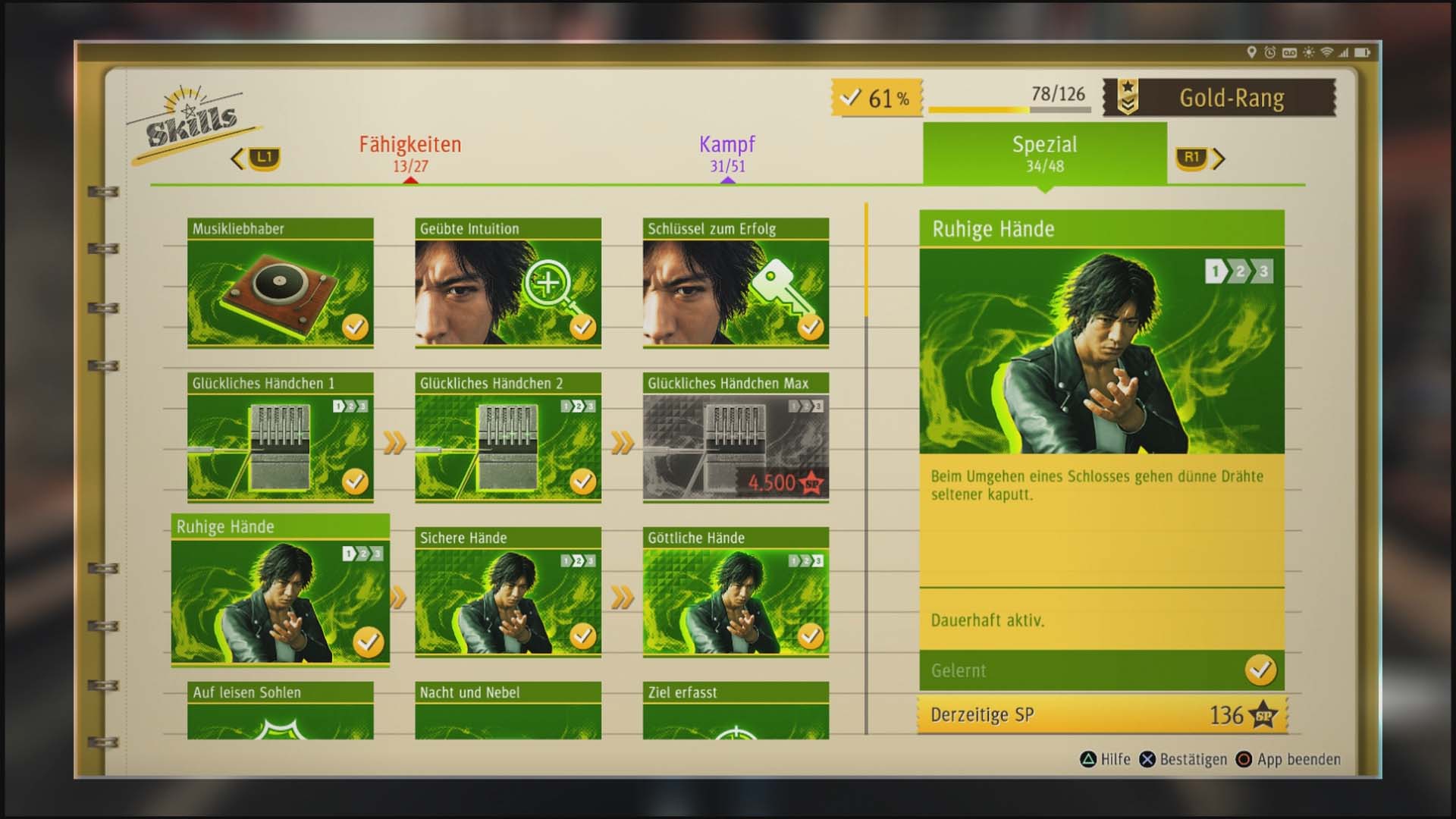This screenshot has height=819, width=1456.
Task: Choose the Sichere Hände skill
Action: (x=507, y=592)
